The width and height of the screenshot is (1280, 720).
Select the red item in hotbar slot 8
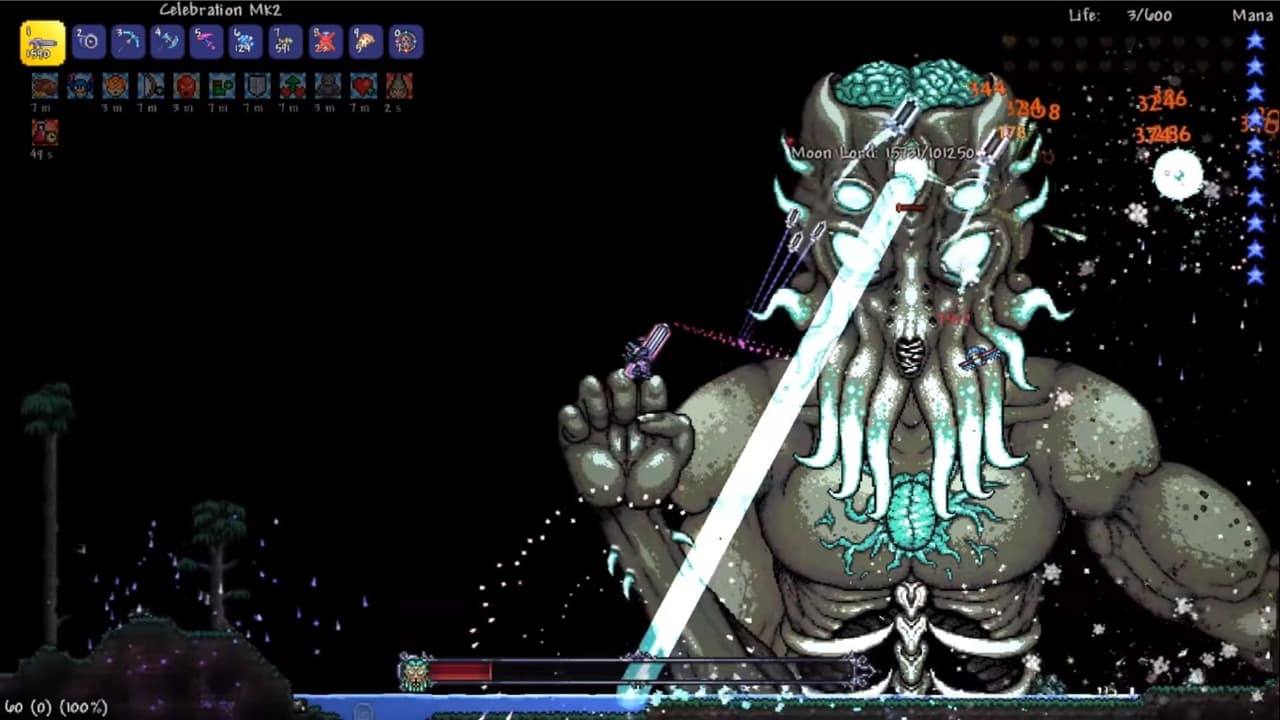(324, 41)
